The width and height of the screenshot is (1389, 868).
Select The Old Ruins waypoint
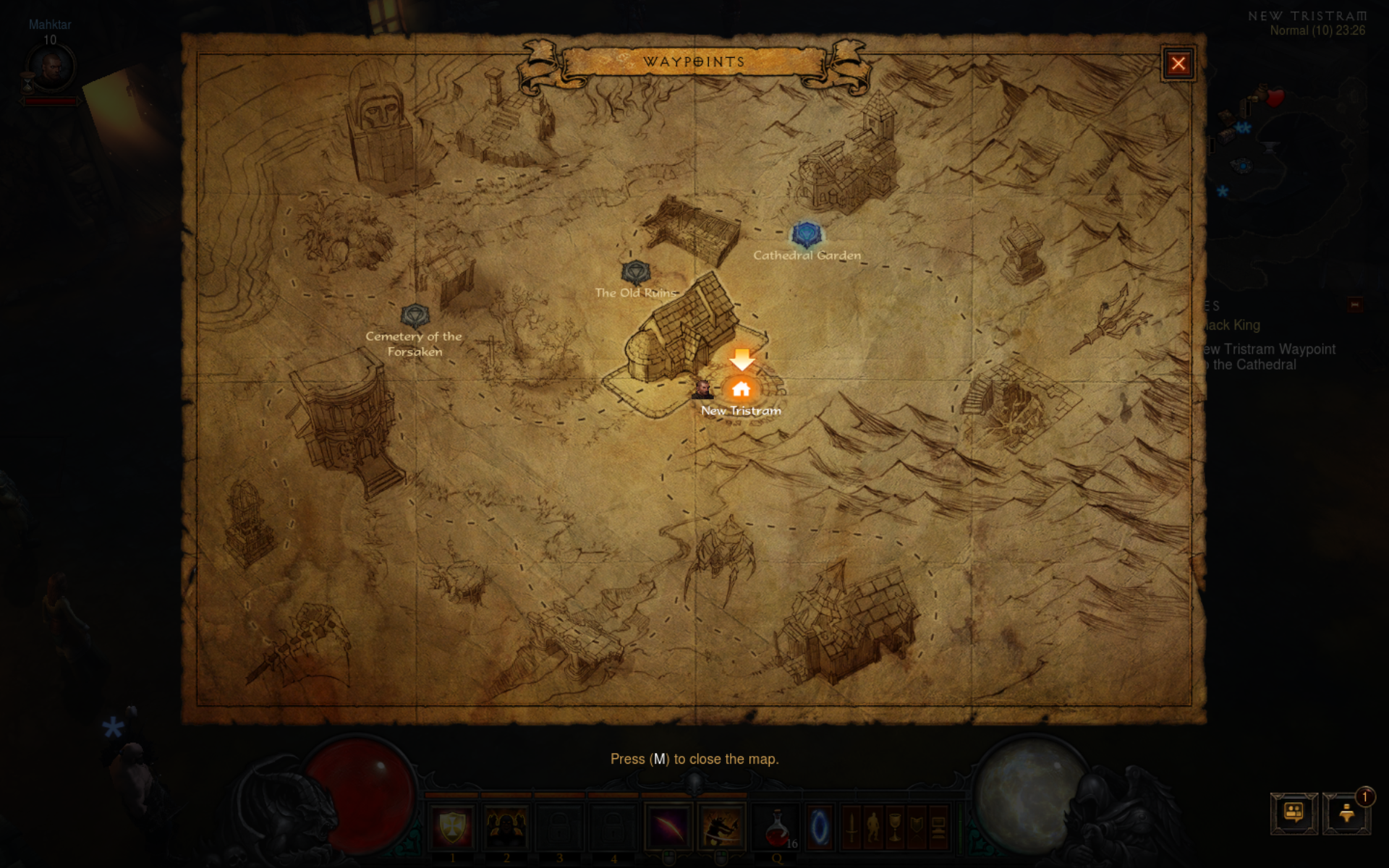click(635, 273)
